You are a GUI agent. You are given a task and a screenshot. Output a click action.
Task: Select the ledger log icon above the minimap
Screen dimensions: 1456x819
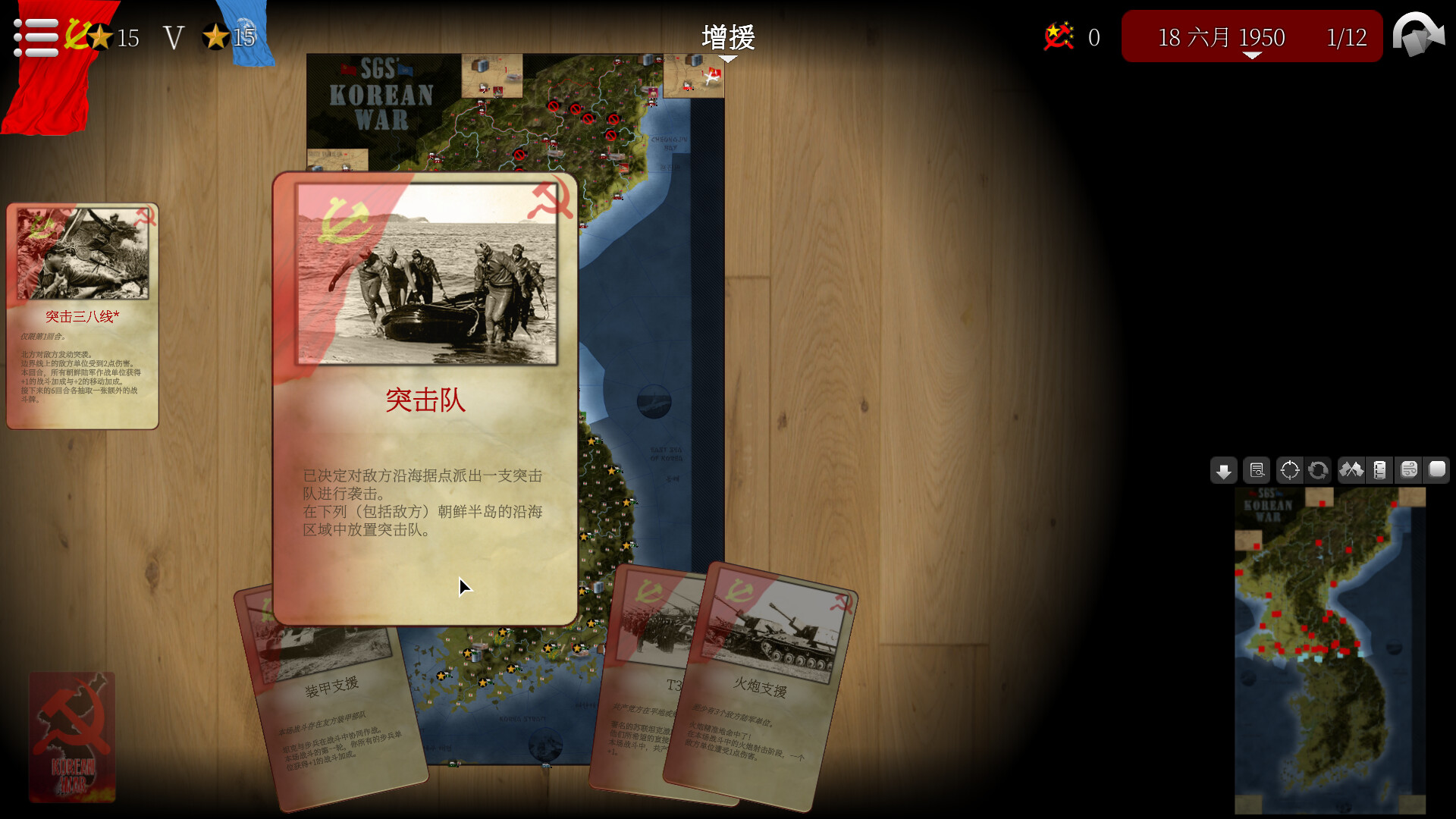1380,470
